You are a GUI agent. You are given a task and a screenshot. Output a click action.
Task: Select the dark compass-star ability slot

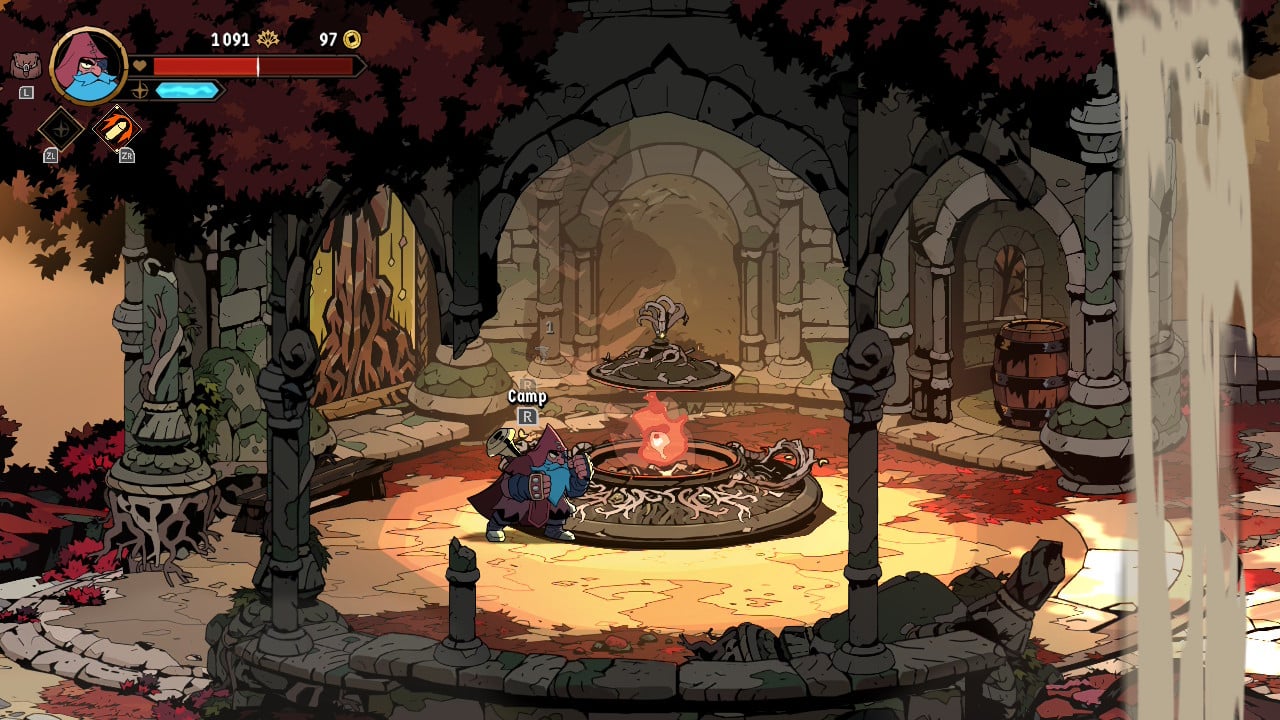(61, 129)
